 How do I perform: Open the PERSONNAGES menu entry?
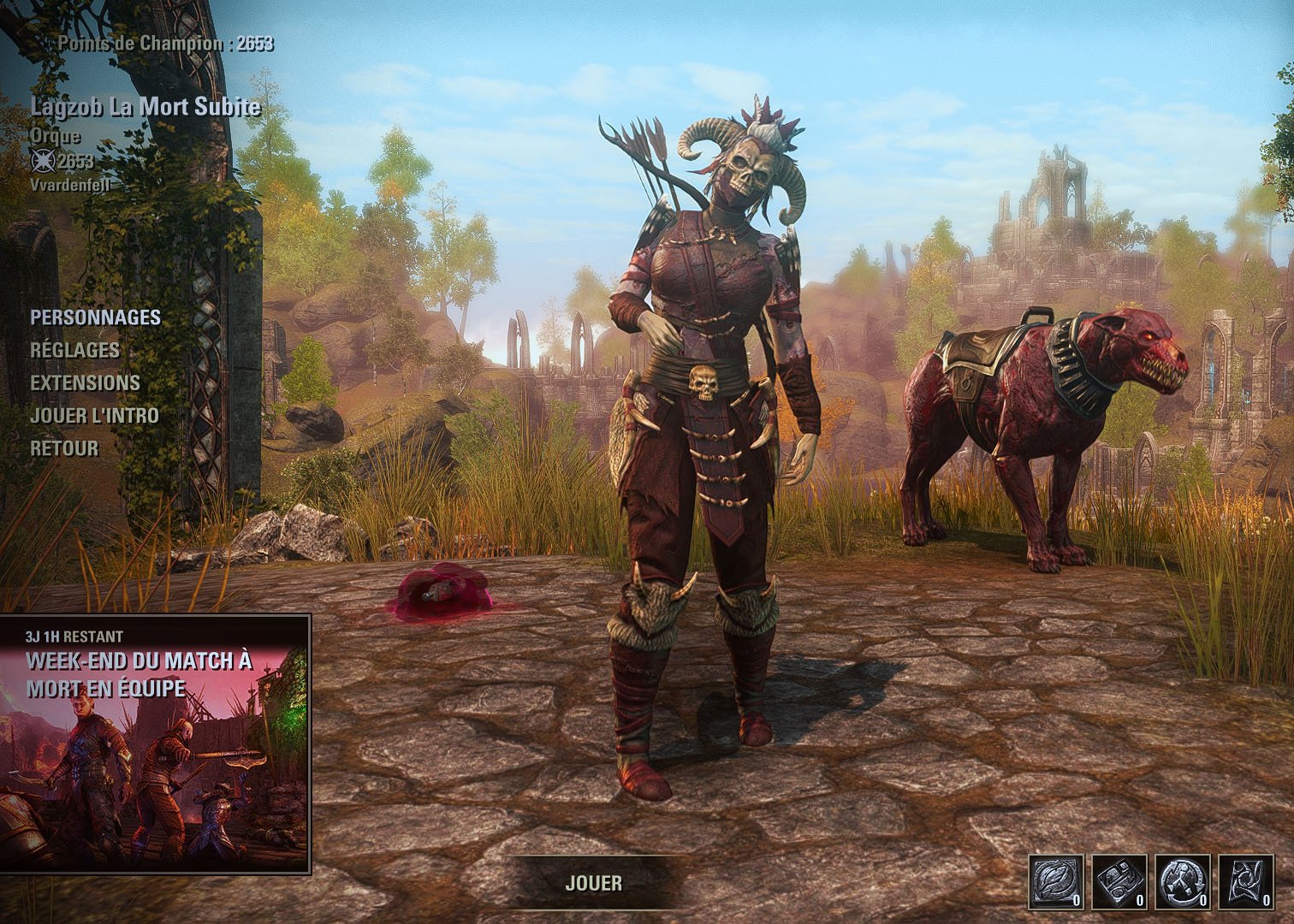95,317
